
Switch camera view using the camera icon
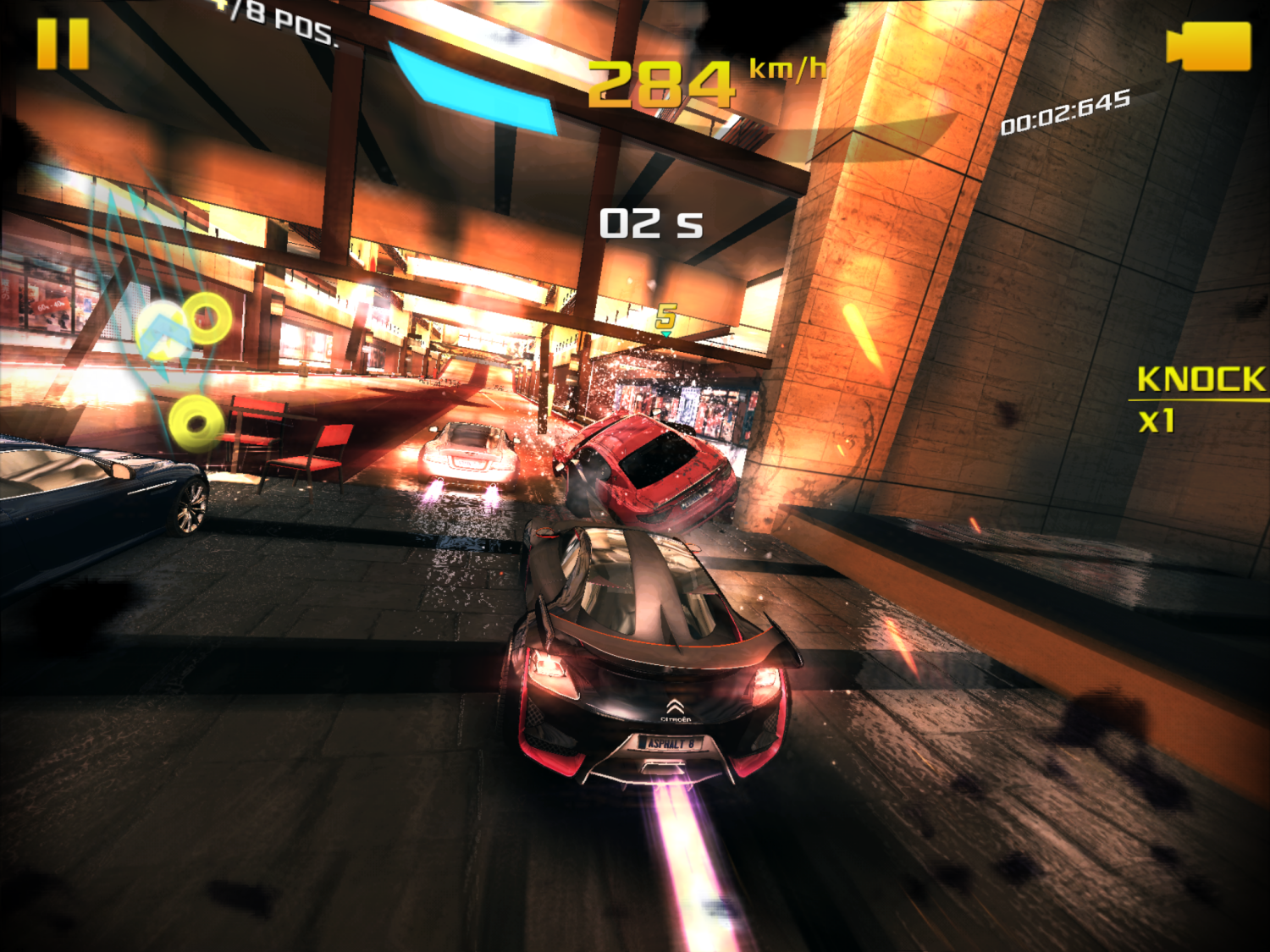click(x=1208, y=47)
